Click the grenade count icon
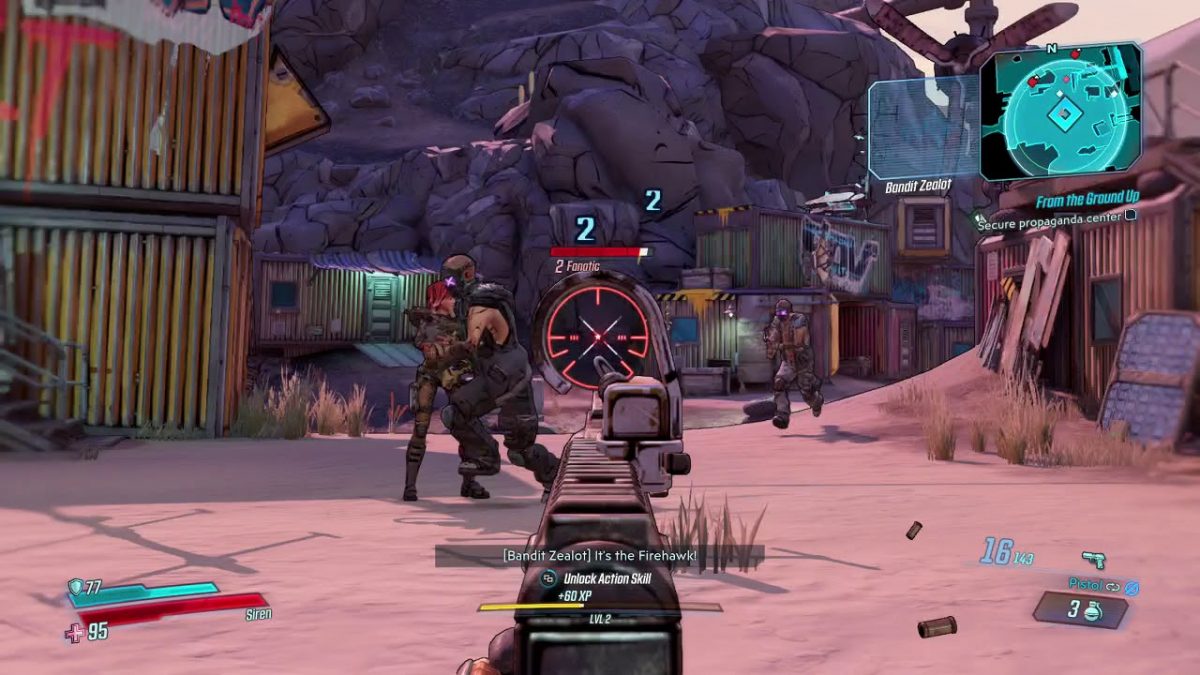The width and height of the screenshot is (1200, 675). point(1092,611)
